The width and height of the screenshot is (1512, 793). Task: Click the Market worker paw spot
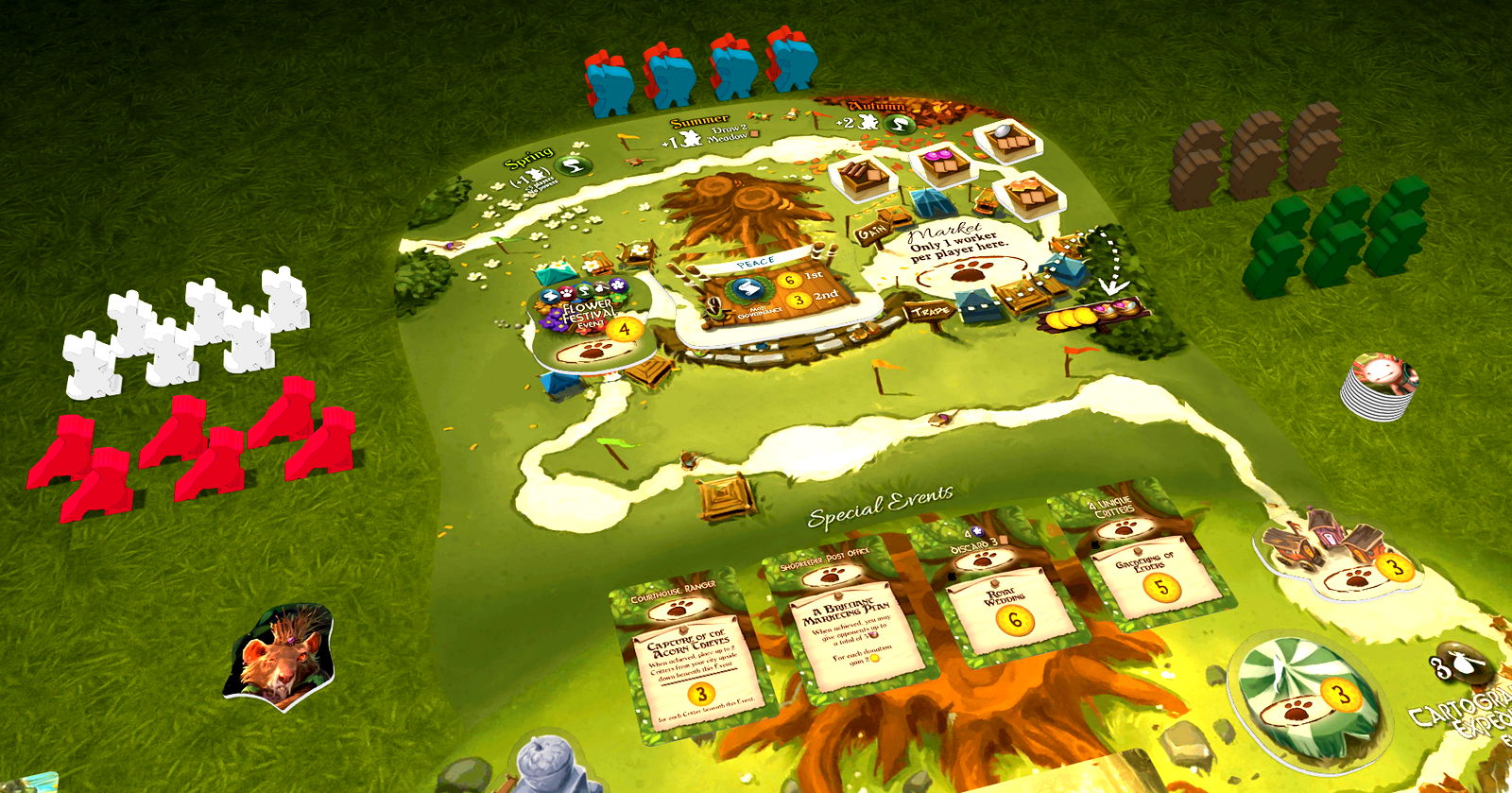(x=970, y=274)
